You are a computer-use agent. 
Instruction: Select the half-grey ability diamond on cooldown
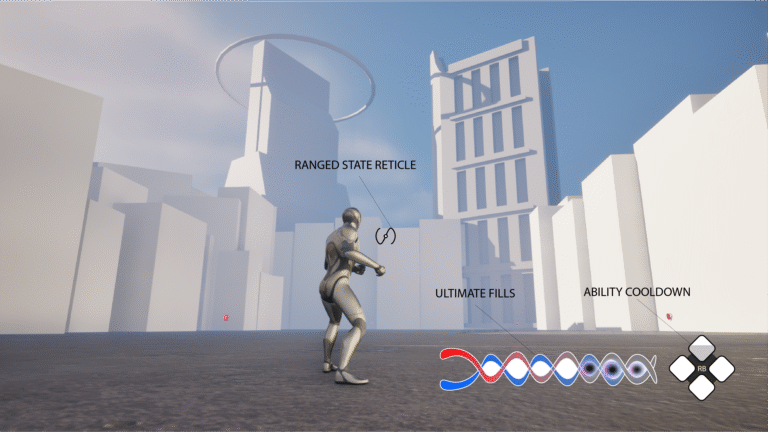703,348
